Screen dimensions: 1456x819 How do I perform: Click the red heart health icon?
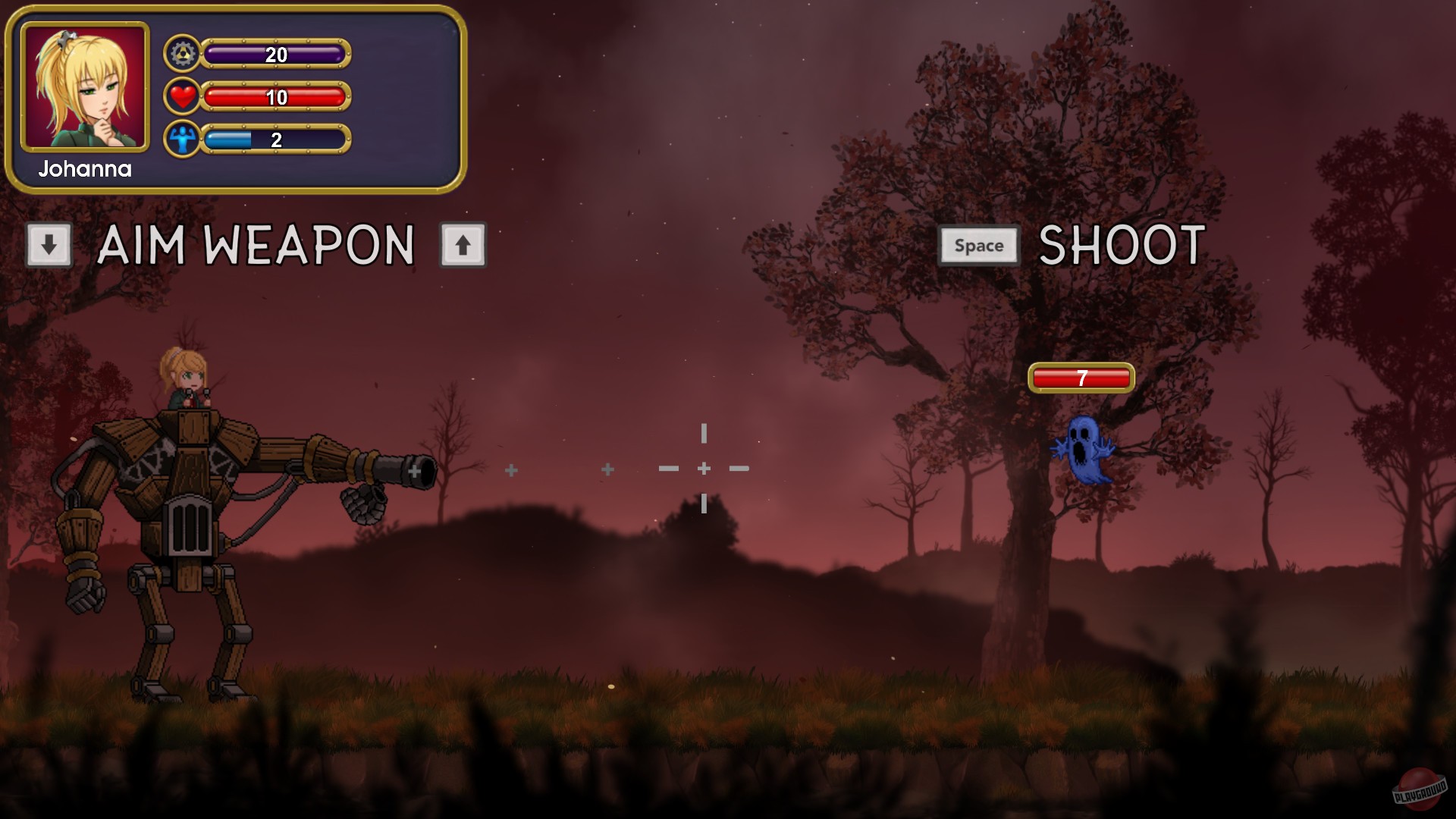[182, 96]
